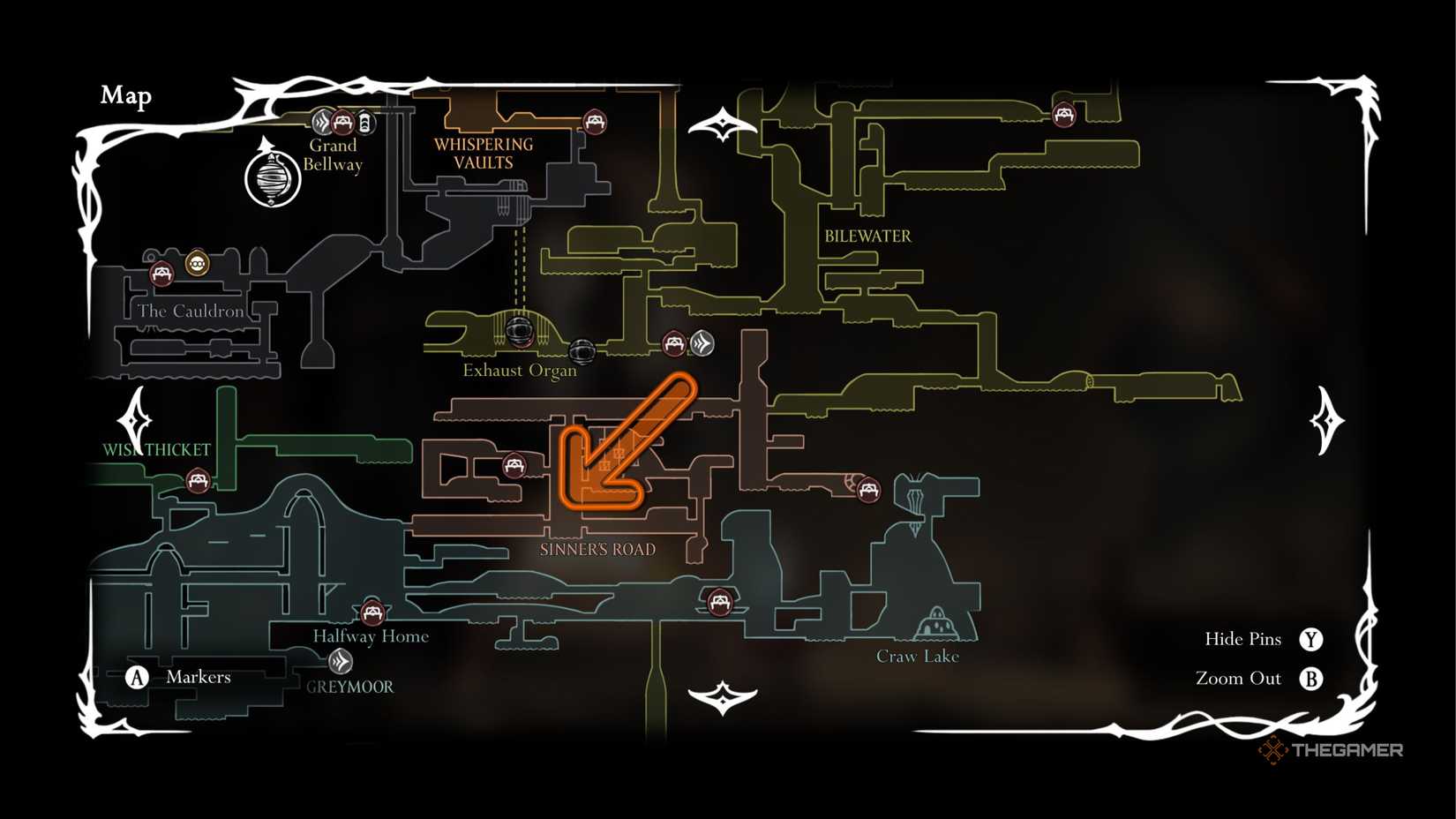The height and width of the screenshot is (819, 1456).
Task: Click the bench pin at Wisp Thicket
Action: pyautogui.click(x=198, y=480)
